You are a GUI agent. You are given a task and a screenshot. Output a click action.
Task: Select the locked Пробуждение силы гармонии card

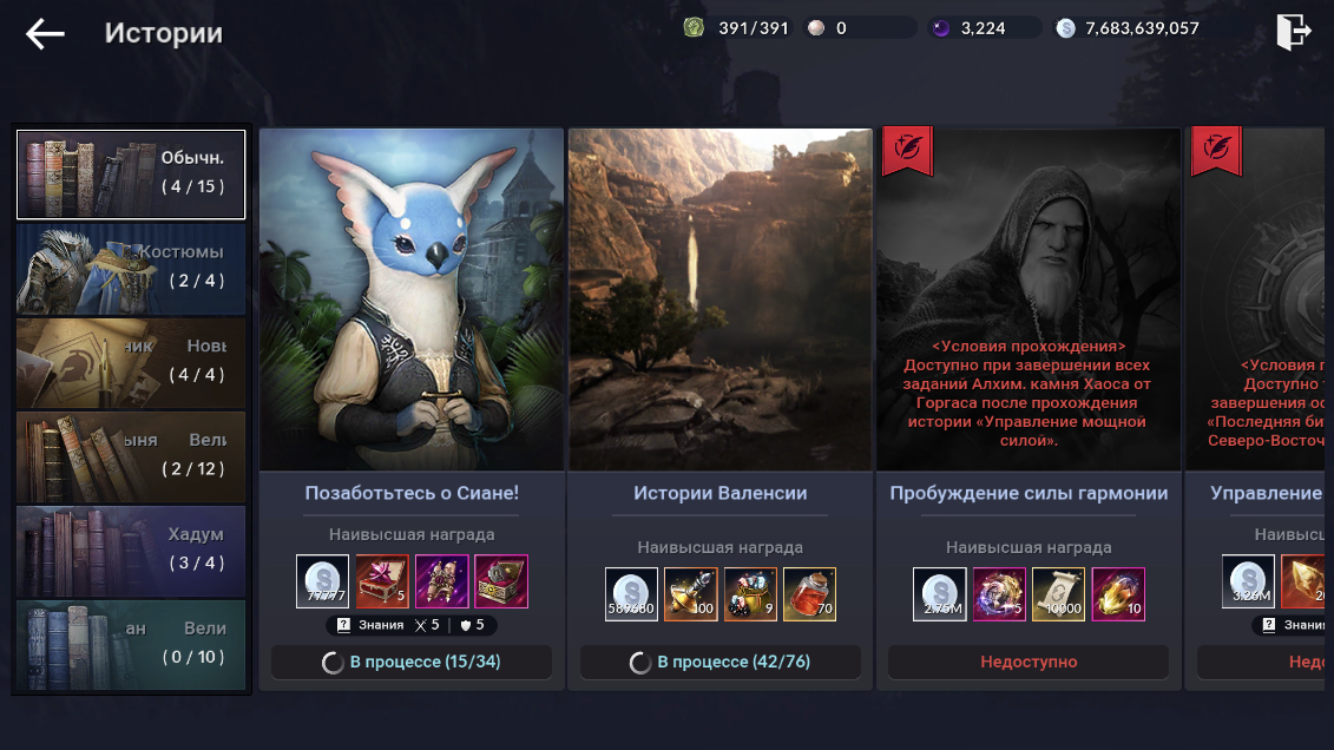tap(1029, 300)
